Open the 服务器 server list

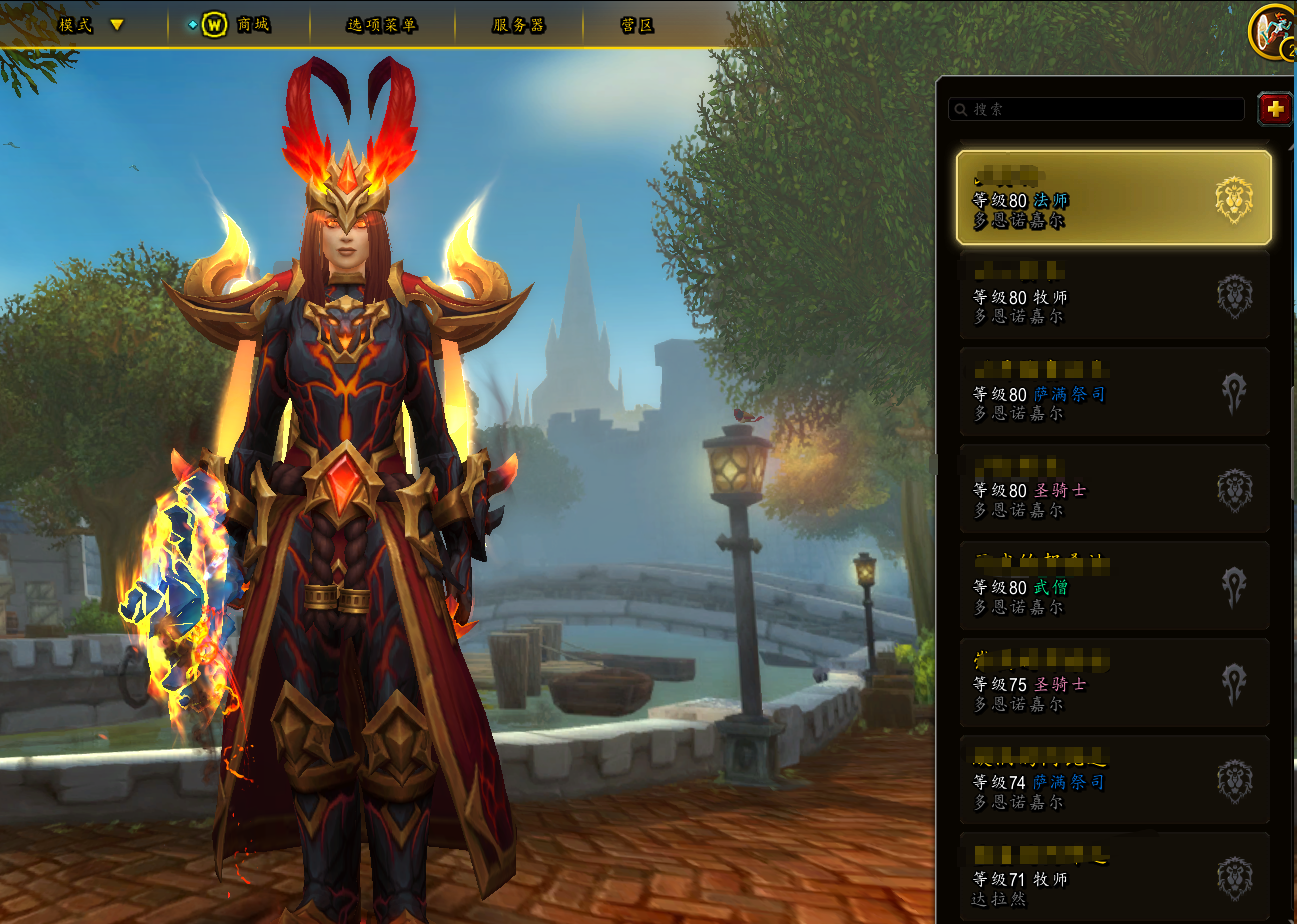pos(518,25)
